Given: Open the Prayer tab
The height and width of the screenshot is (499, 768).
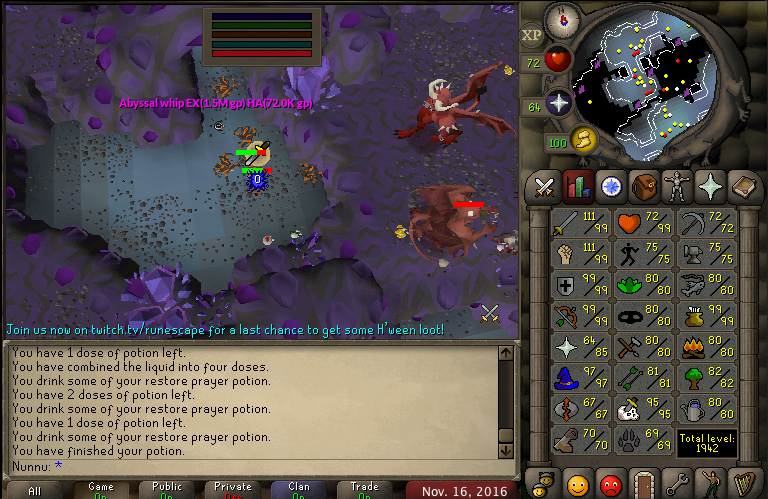Looking at the screenshot, I should coord(711,186).
